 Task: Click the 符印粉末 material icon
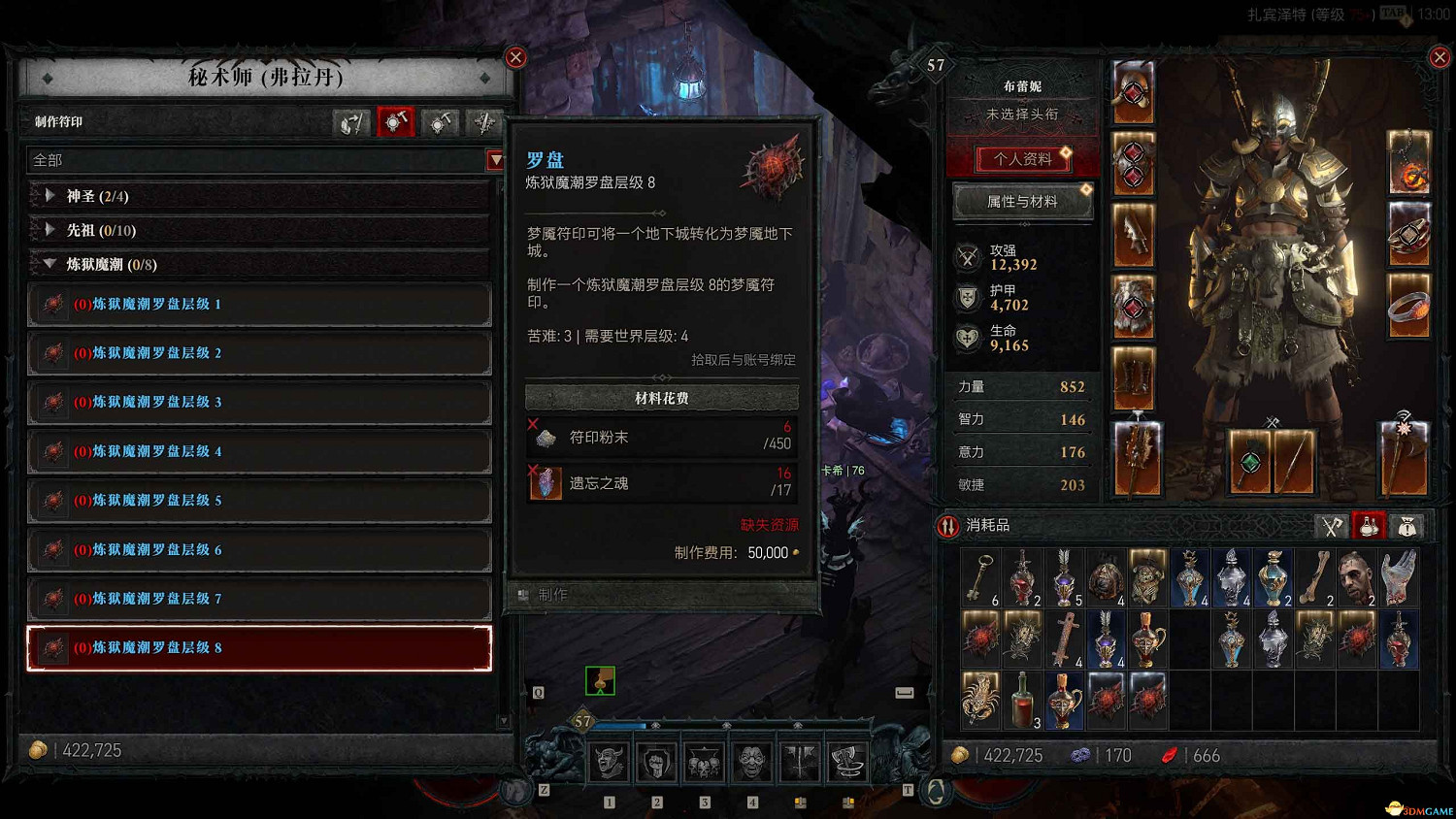point(546,437)
